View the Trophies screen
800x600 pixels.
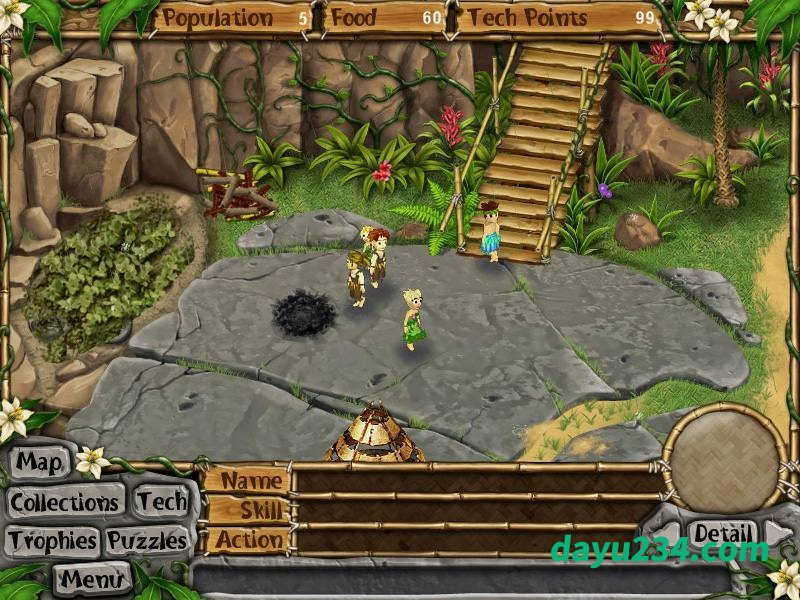pyautogui.click(x=52, y=541)
